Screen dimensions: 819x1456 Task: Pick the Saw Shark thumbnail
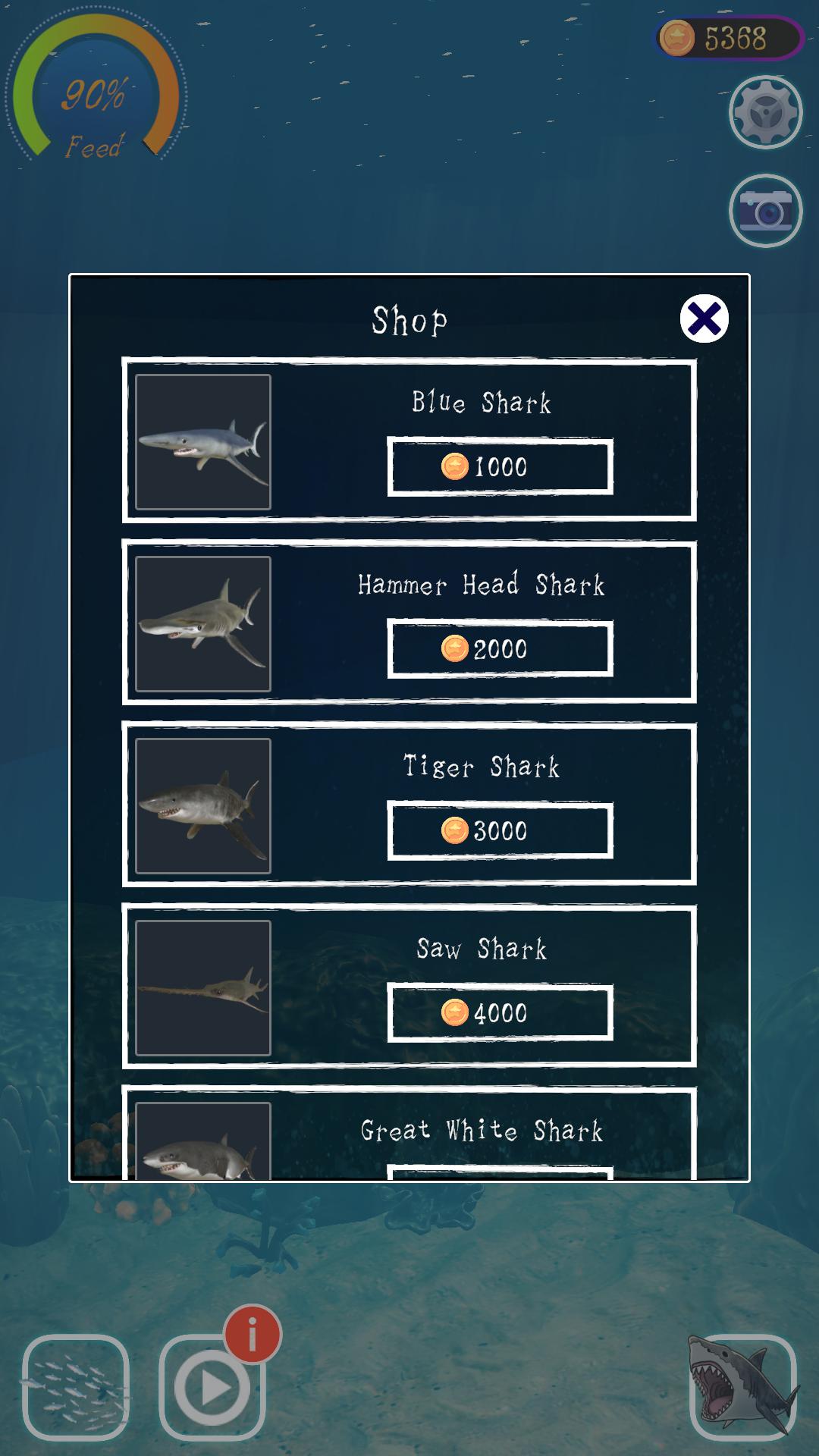point(203,987)
